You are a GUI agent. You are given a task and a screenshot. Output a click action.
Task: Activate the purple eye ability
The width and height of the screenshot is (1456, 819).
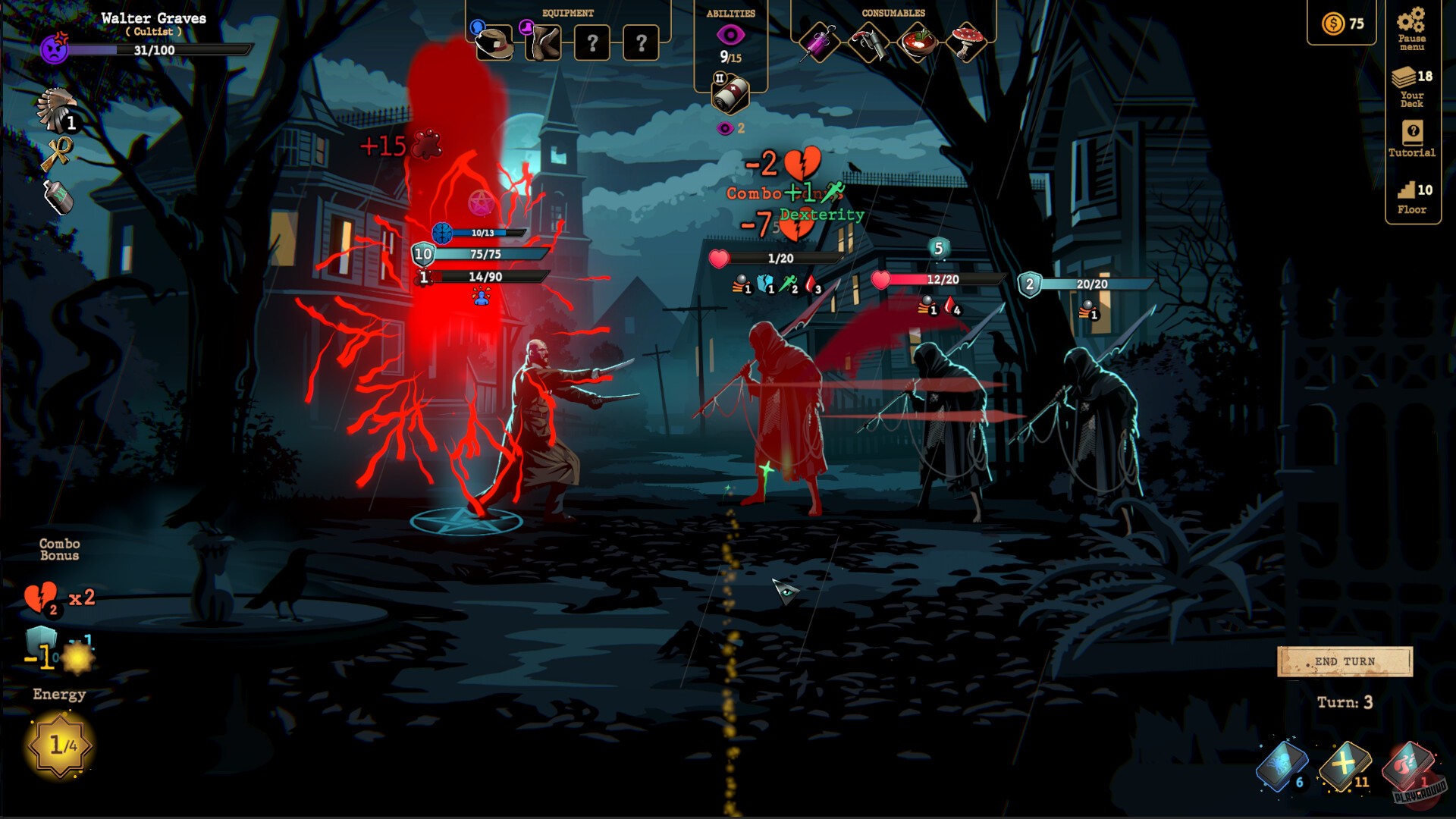(730, 36)
